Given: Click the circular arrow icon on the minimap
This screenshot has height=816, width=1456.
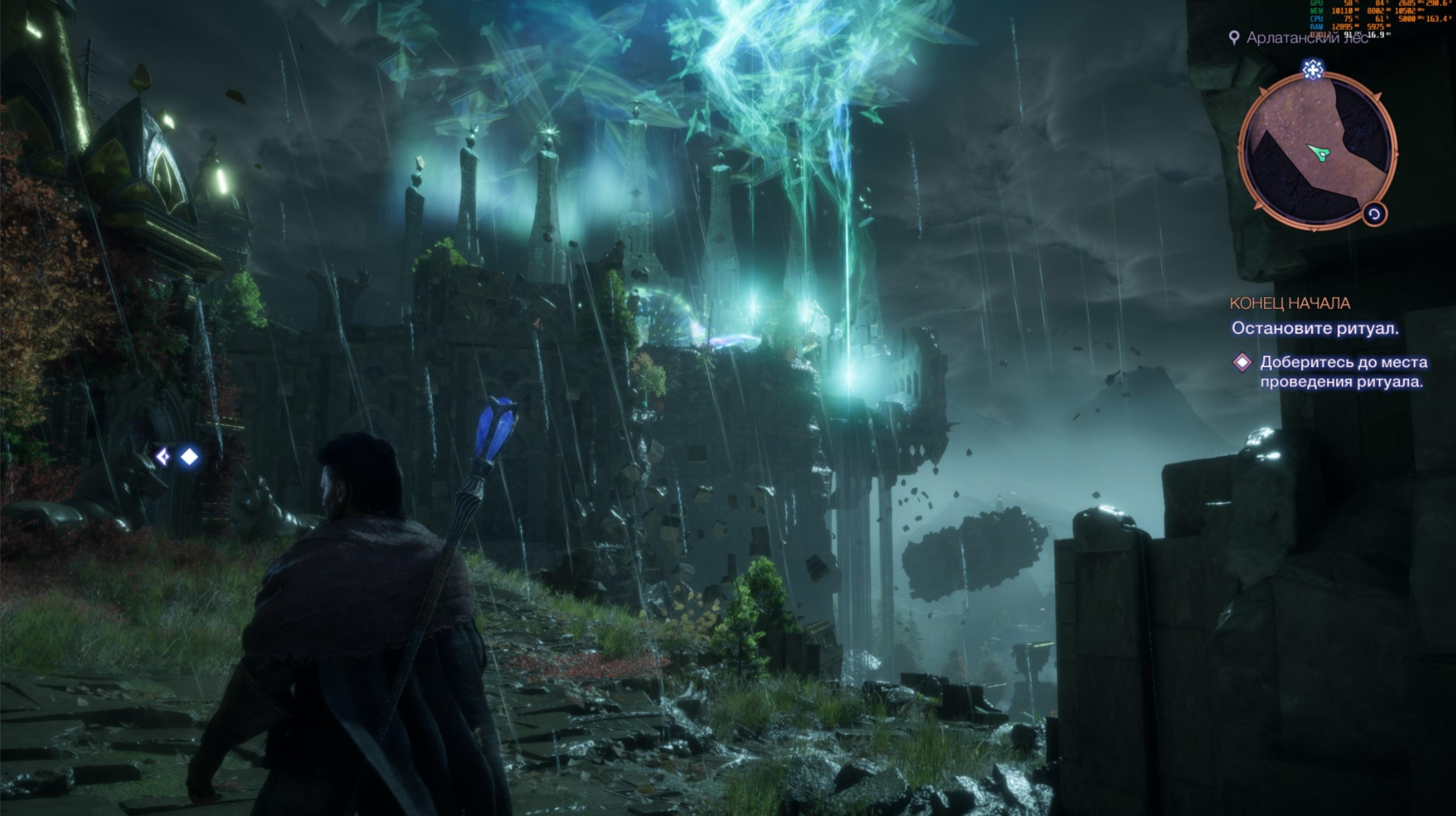Looking at the screenshot, I should [1374, 214].
